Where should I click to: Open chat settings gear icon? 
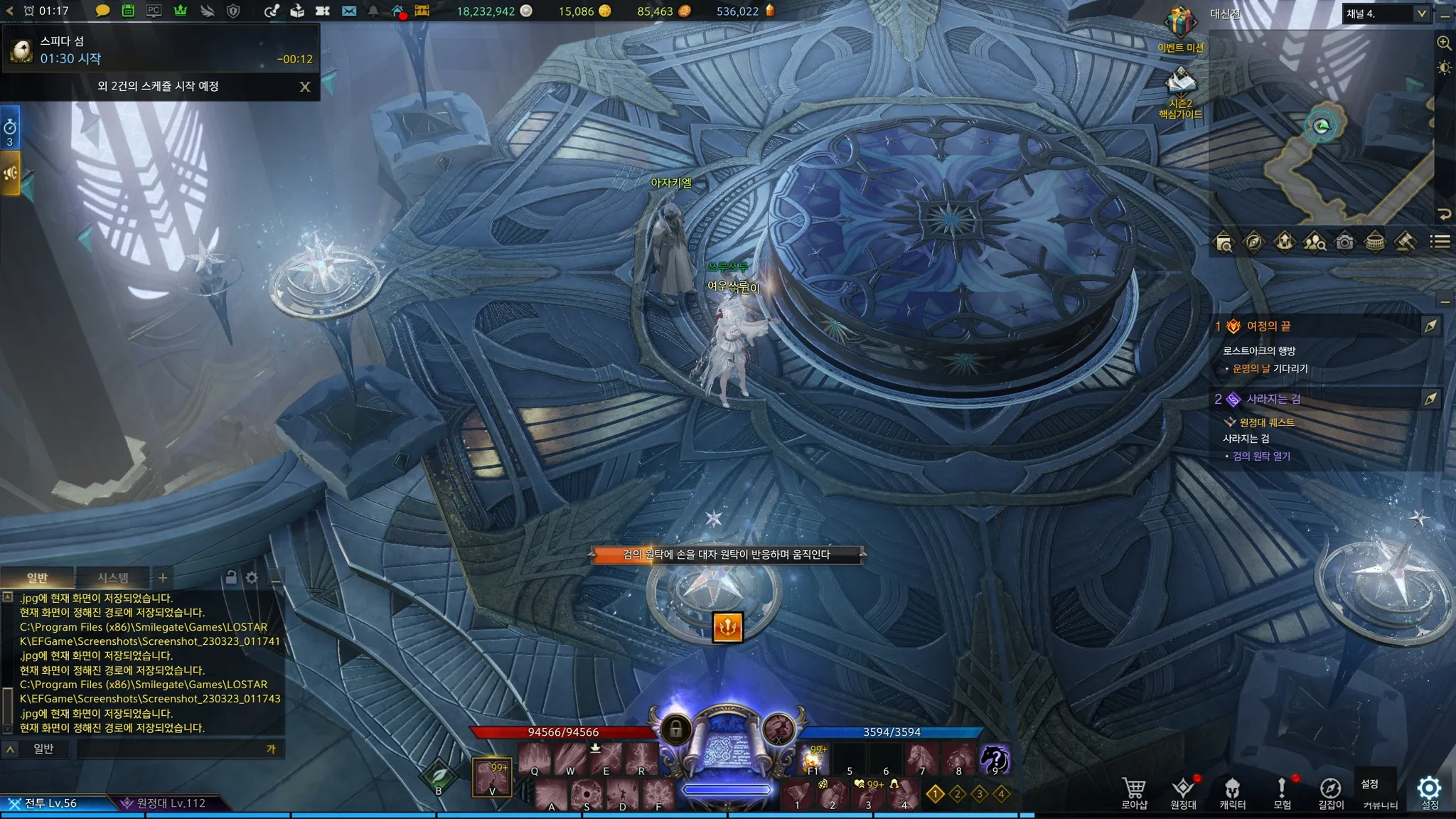[x=252, y=577]
